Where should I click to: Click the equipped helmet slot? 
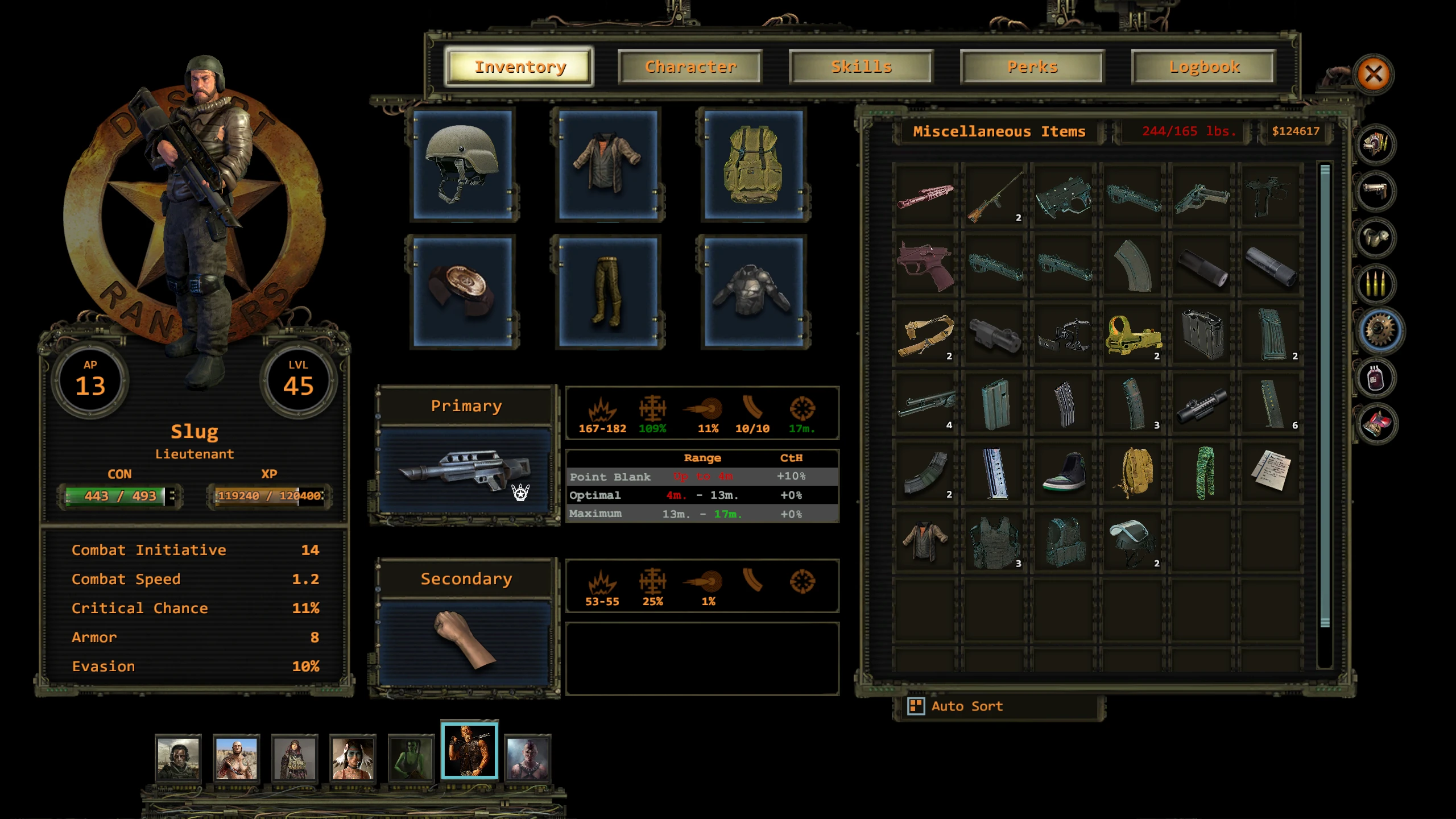463,165
